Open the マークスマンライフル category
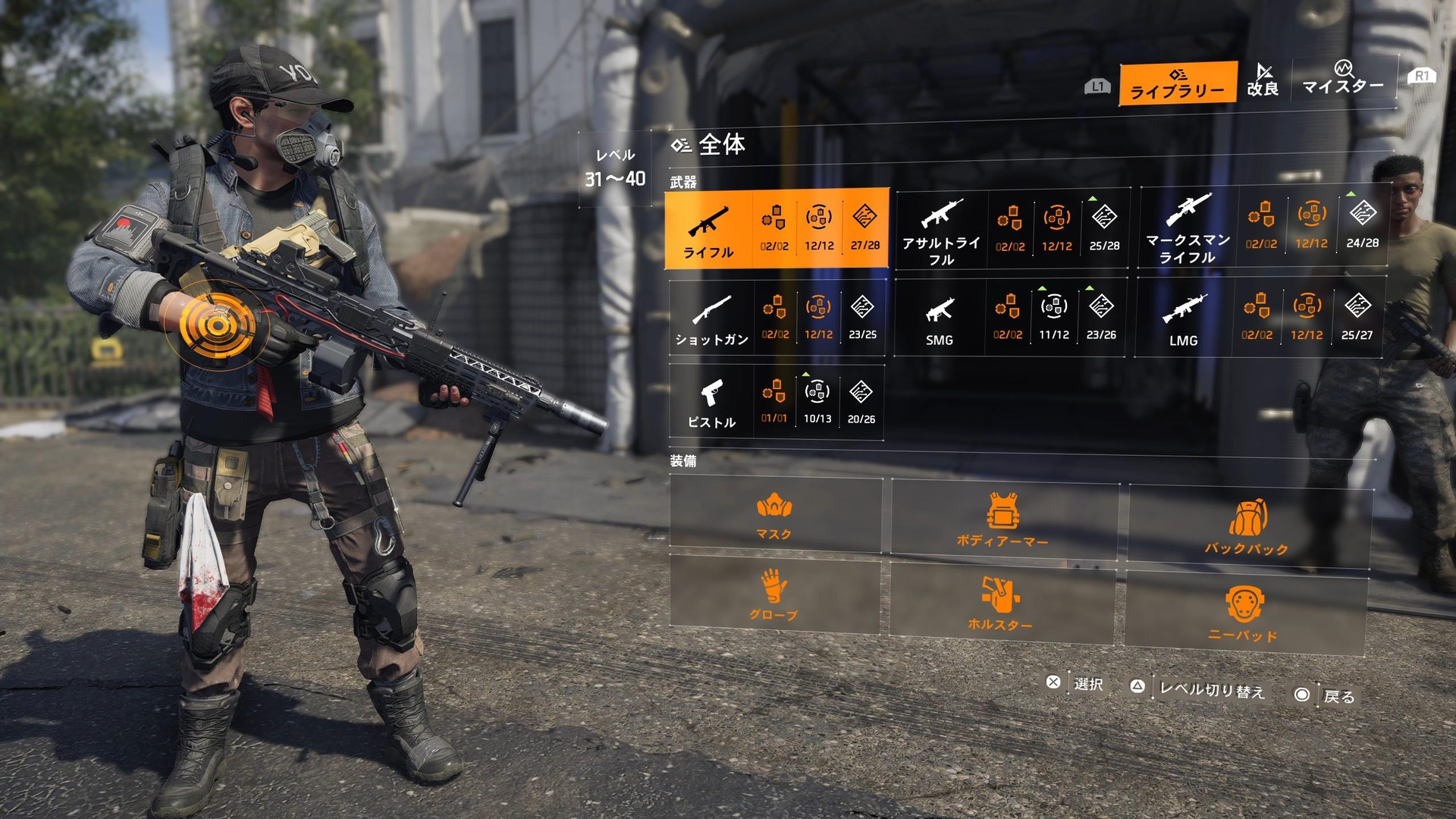This screenshot has width=1456, height=819. pyautogui.click(x=1188, y=227)
